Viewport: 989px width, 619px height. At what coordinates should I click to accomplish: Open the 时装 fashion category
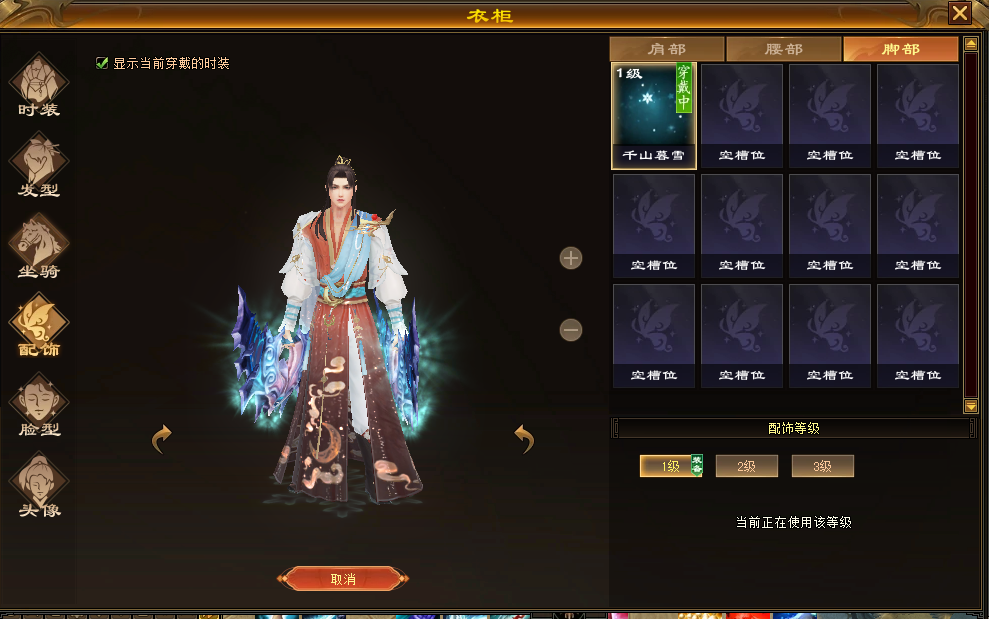pyautogui.click(x=39, y=85)
